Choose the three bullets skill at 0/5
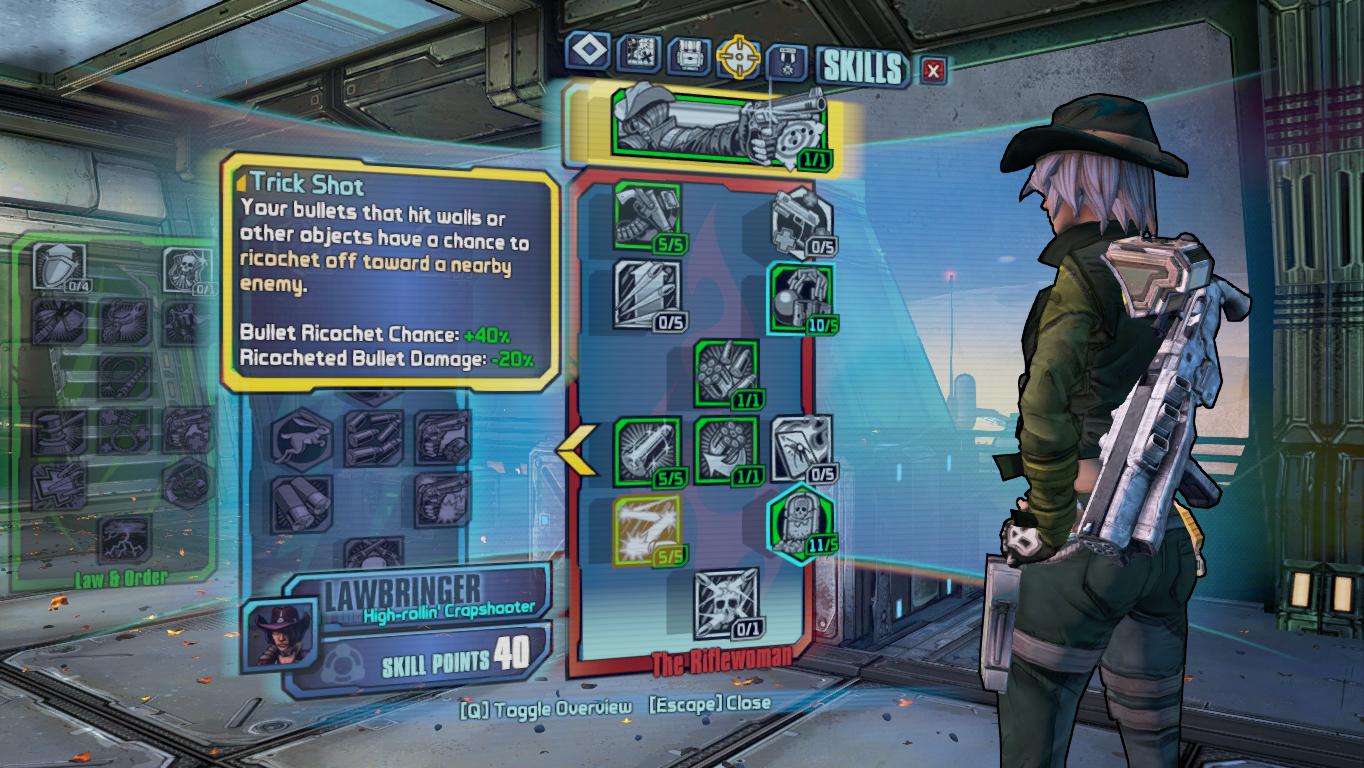This screenshot has width=1364, height=768. coord(647,294)
